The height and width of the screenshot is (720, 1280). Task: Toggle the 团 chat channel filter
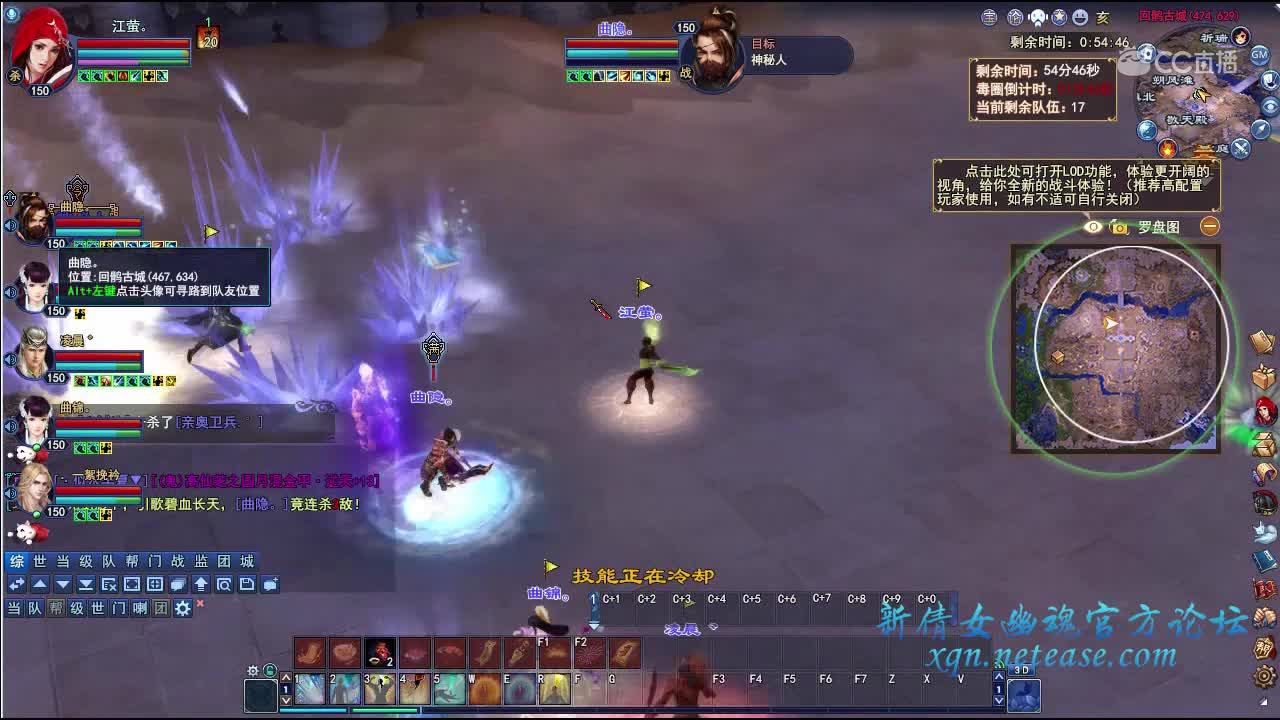pos(161,607)
